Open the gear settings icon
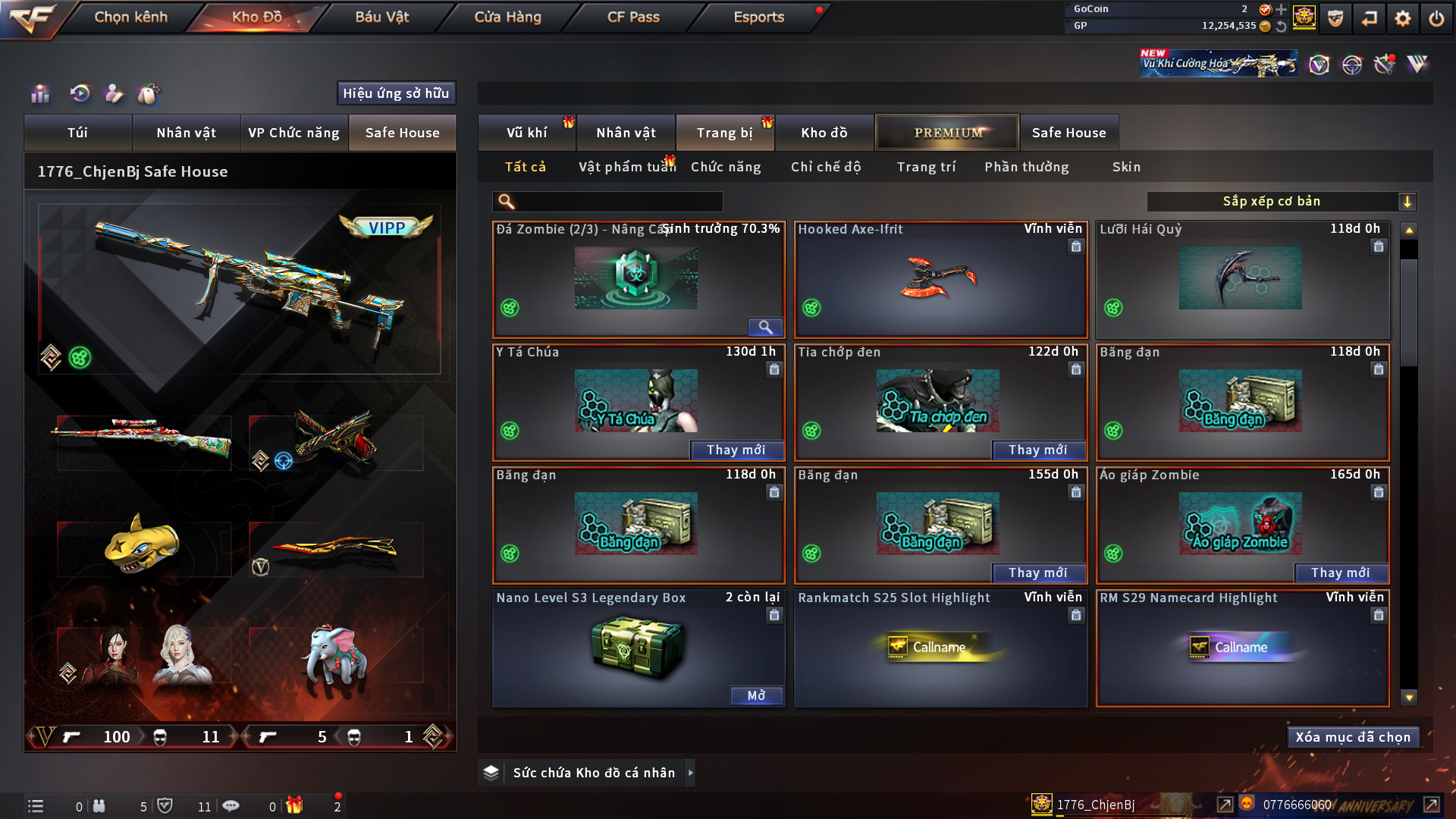1456x819 pixels. click(1402, 18)
